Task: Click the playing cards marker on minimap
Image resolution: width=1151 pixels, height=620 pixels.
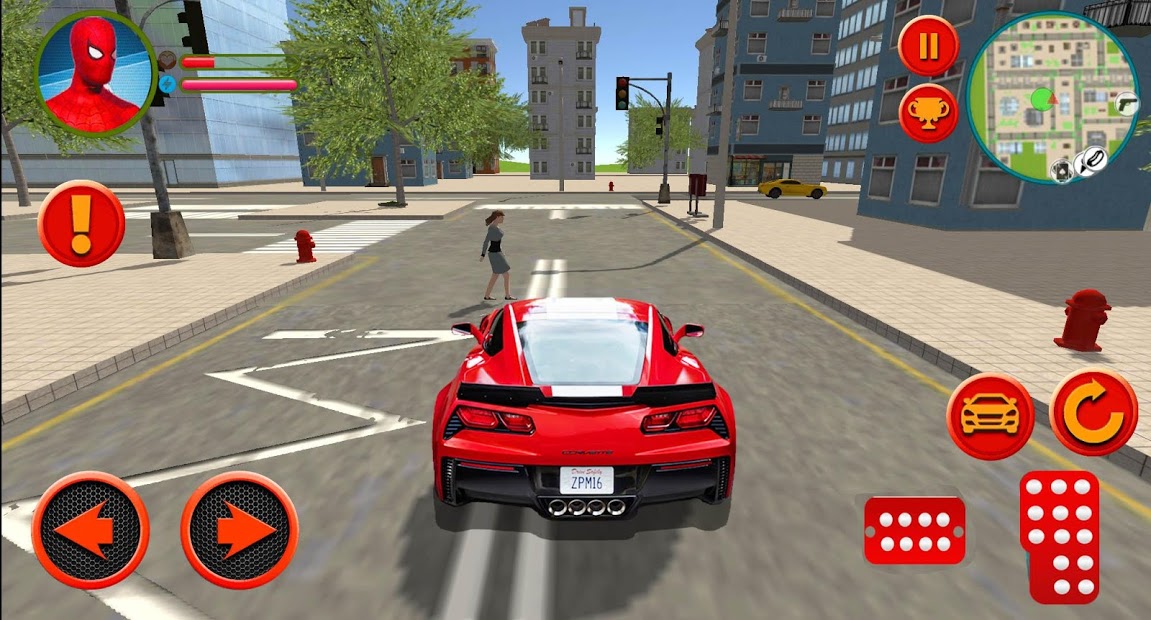Action: tap(1060, 171)
